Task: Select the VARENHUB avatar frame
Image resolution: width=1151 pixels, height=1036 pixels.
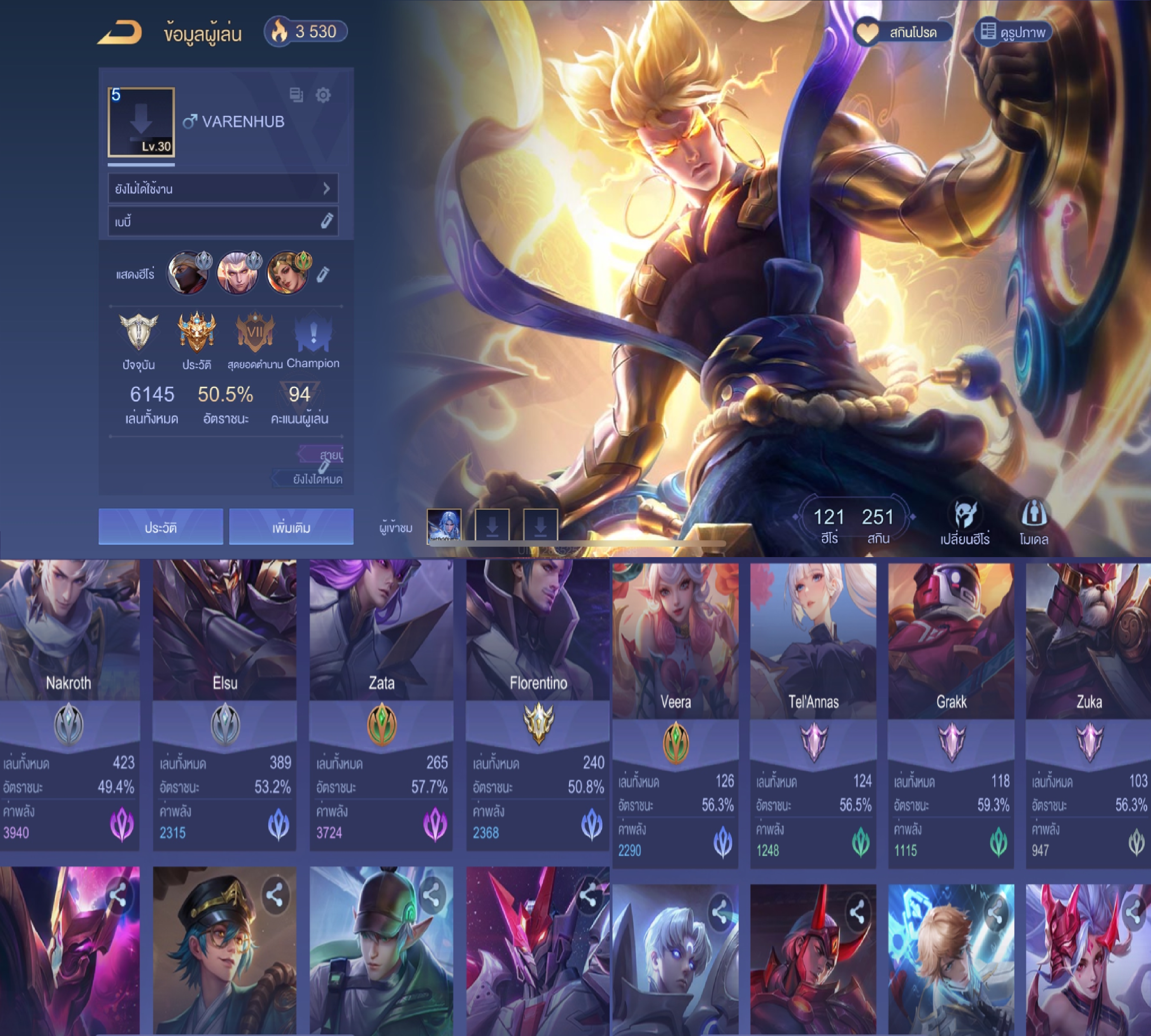Action: (141, 122)
